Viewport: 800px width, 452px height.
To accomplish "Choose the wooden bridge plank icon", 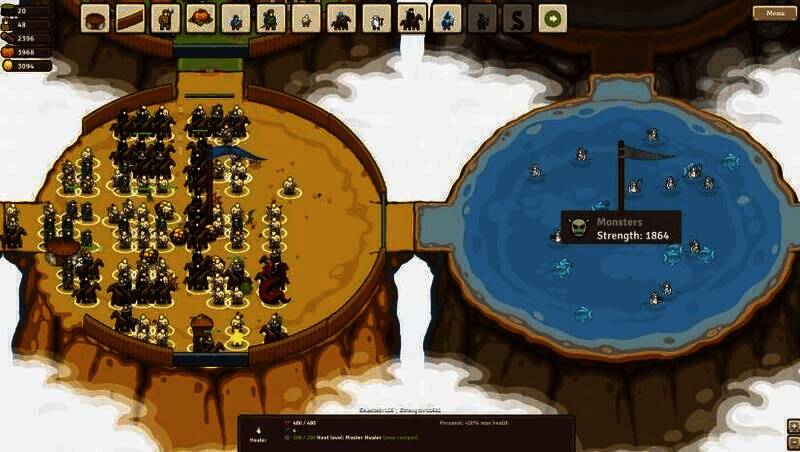I will click(130, 18).
